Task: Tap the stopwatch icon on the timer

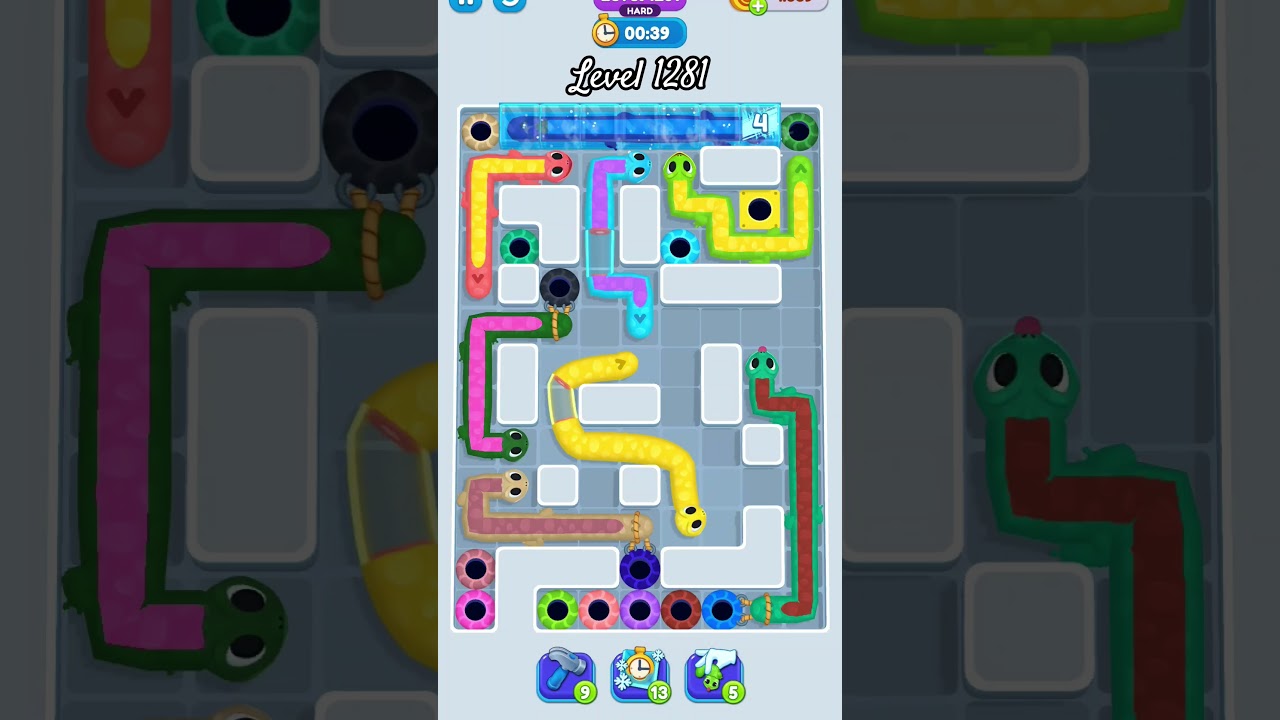Action: [x=604, y=31]
